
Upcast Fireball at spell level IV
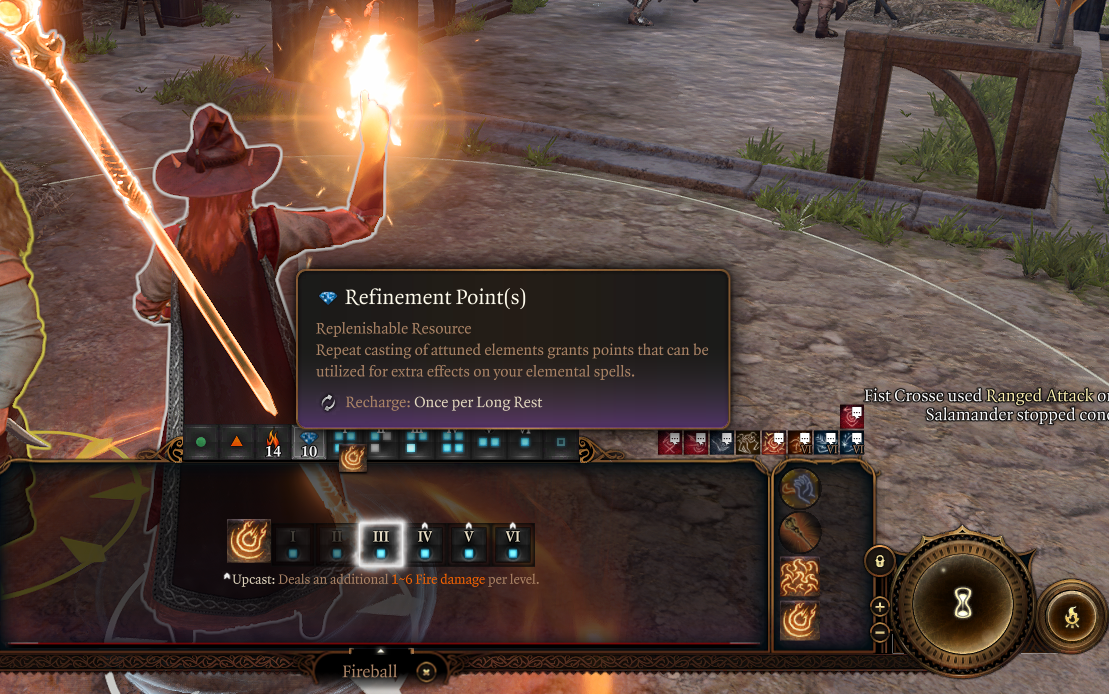coord(425,543)
